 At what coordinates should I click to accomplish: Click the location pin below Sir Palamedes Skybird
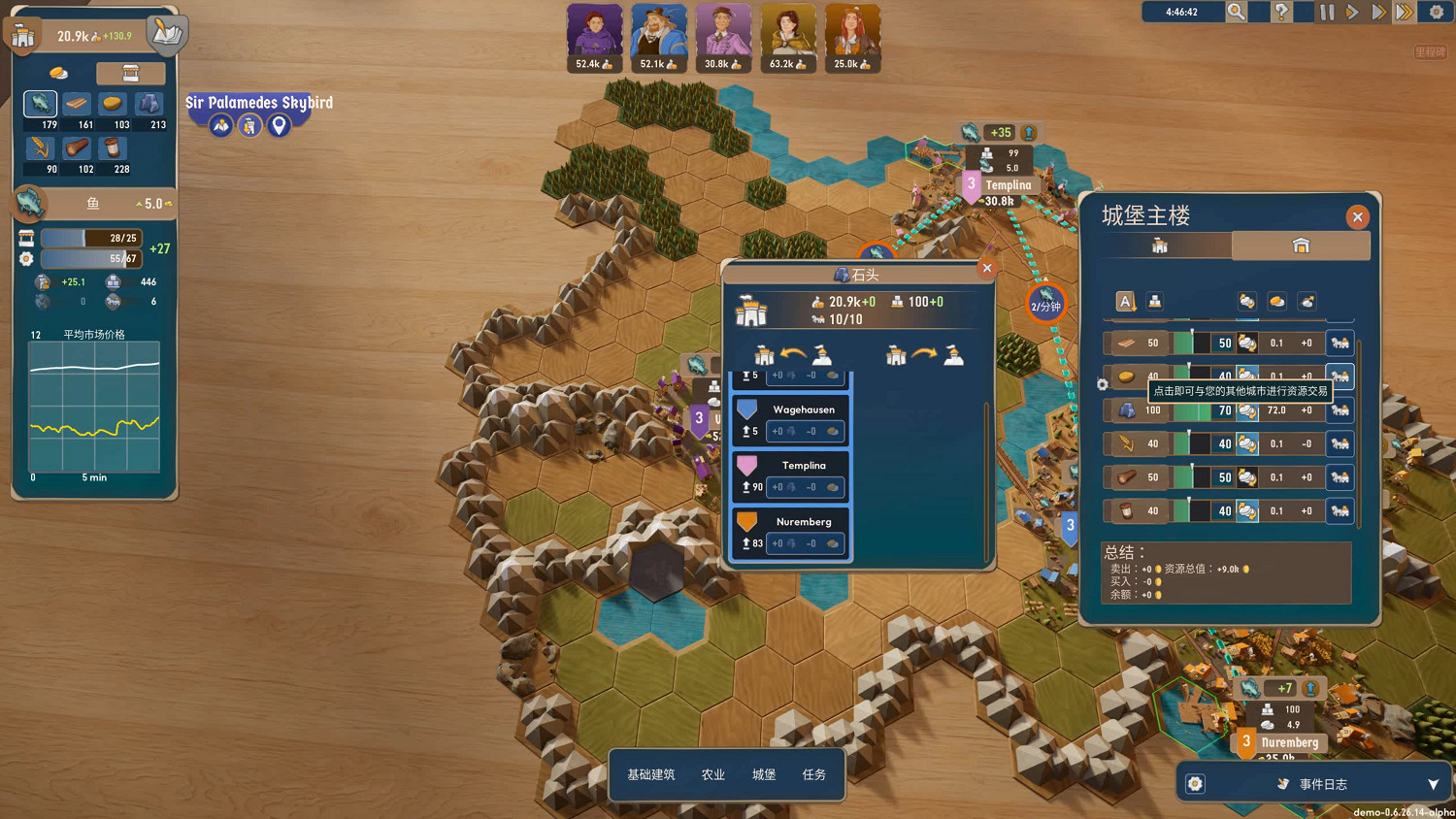pyautogui.click(x=280, y=124)
